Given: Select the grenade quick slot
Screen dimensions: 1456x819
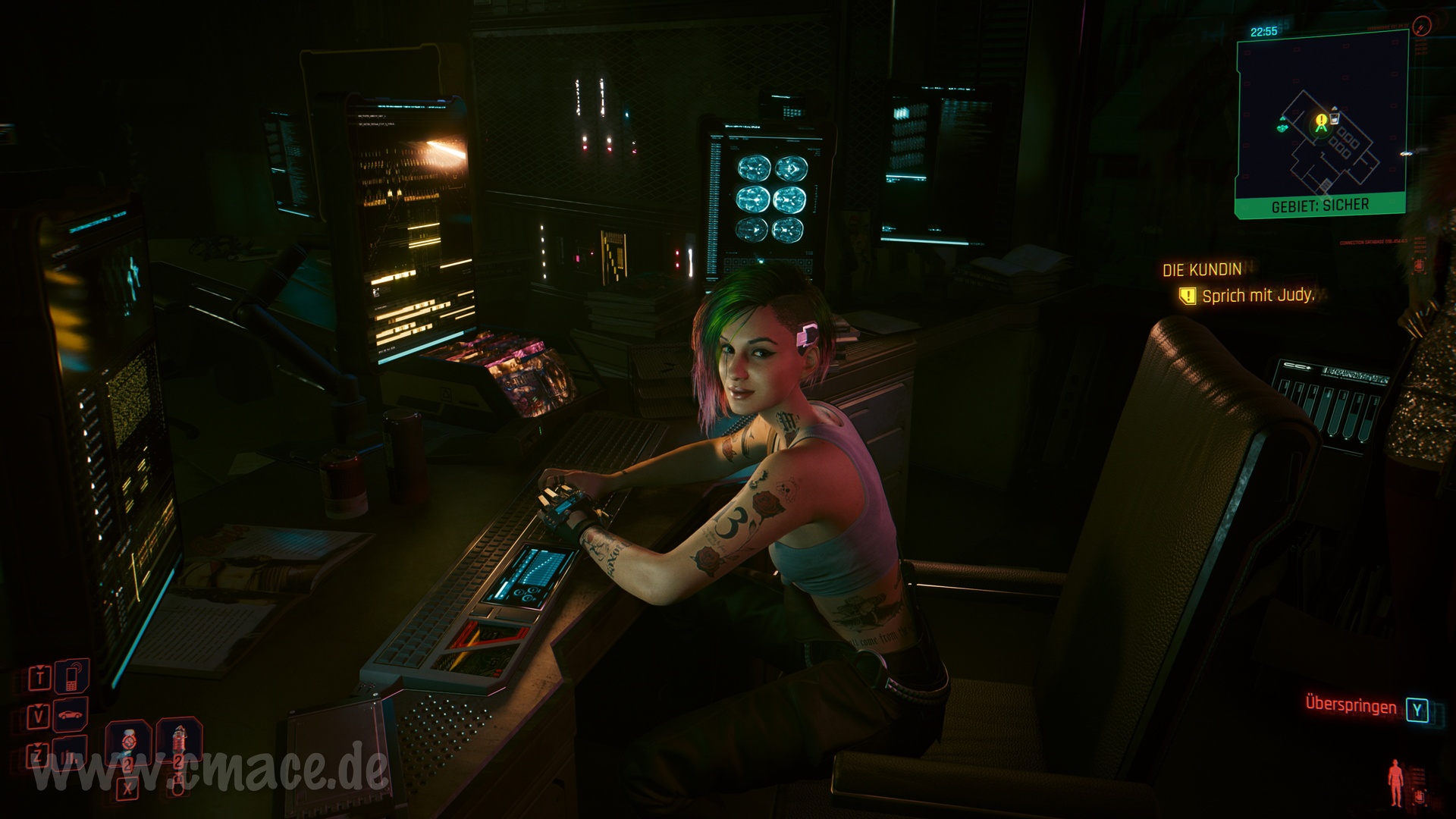Looking at the screenshot, I should (x=178, y=741).
